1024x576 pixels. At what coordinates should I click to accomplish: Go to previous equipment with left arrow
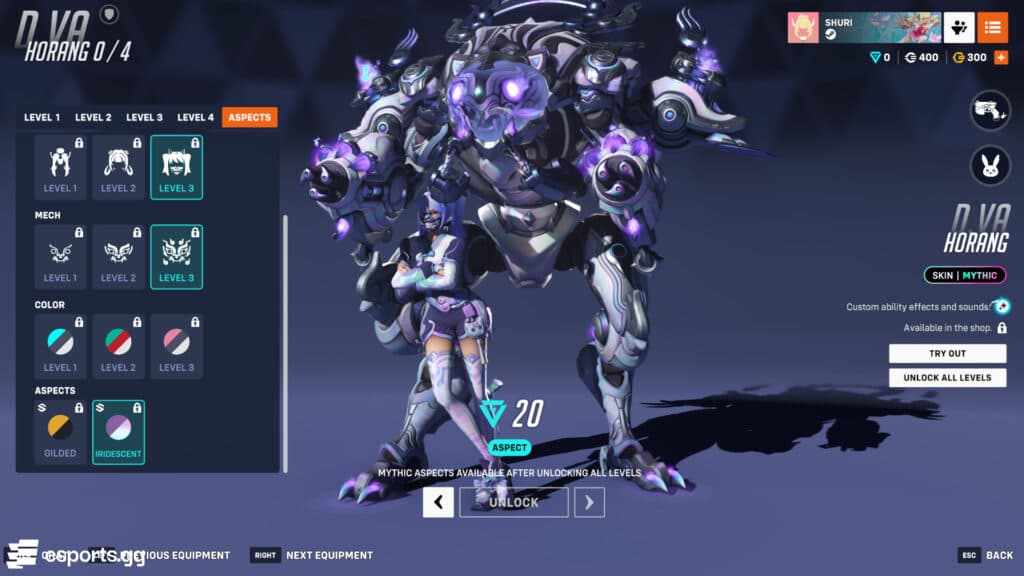pos(438,502)
